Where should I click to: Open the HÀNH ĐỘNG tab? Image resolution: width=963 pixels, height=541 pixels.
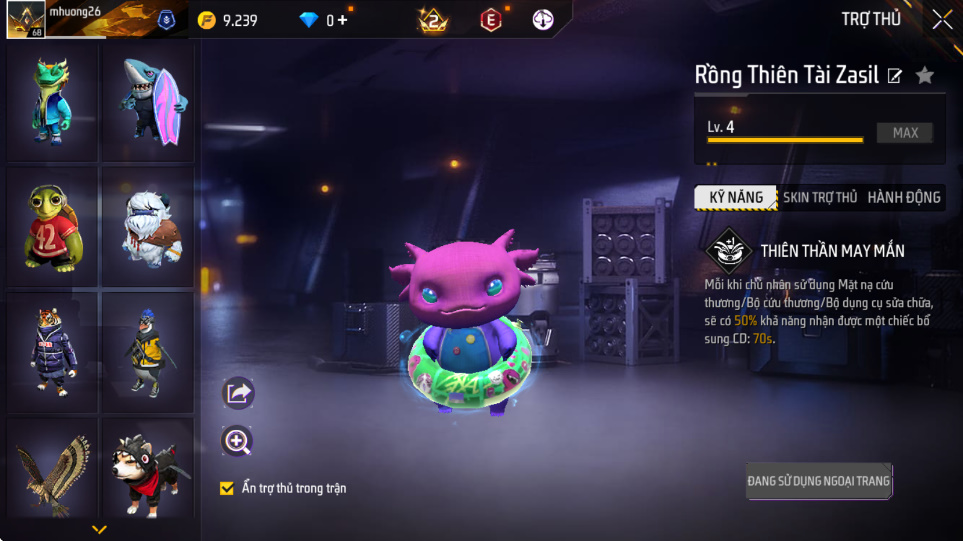coord(903,198)
